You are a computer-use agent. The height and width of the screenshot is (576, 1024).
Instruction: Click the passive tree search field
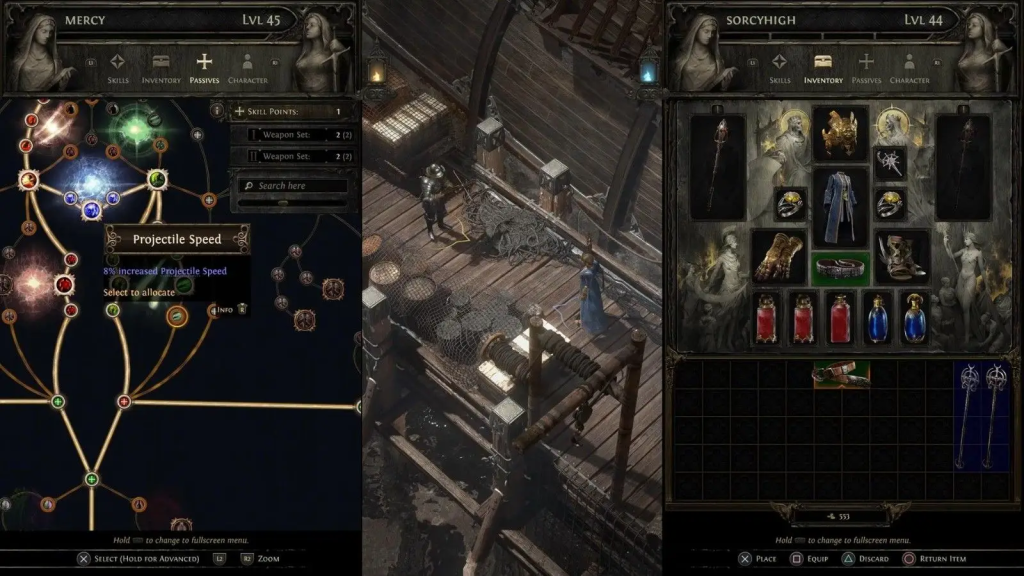(292, 186)
